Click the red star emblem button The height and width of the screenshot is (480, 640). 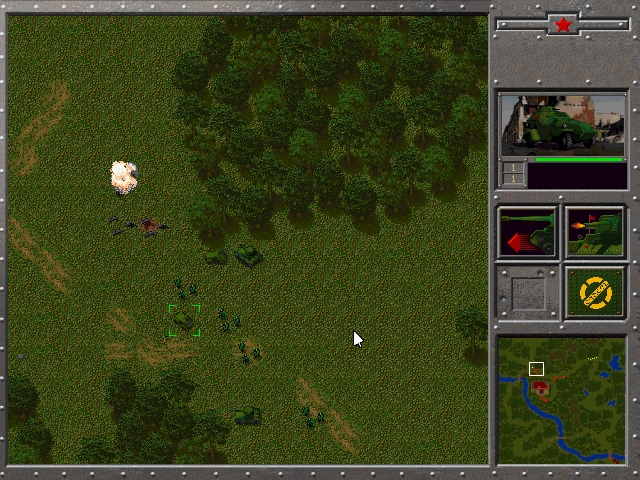[x=563, y=24]
